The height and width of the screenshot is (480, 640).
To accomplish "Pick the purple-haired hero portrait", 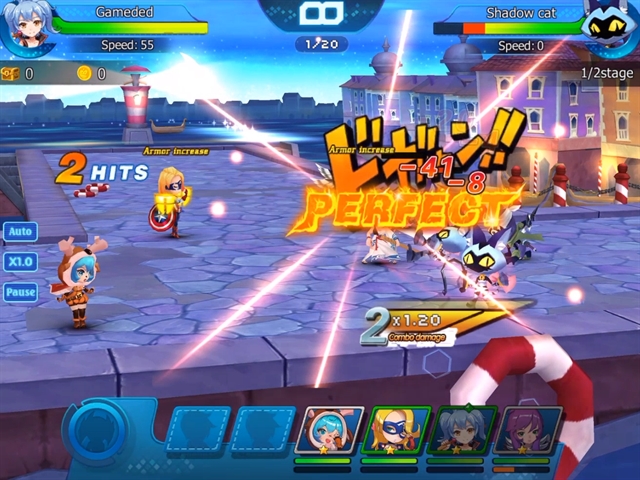I will point(528,431).
